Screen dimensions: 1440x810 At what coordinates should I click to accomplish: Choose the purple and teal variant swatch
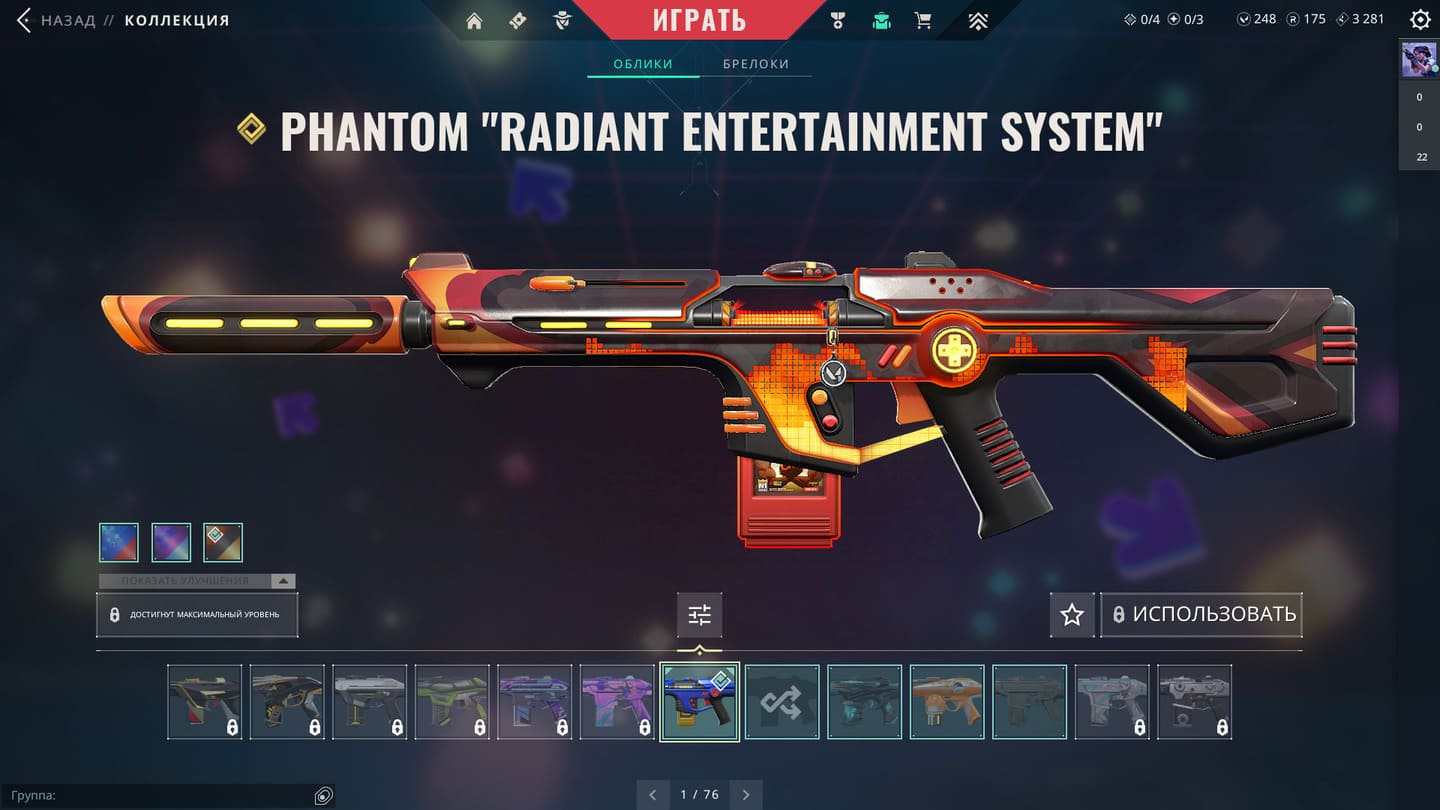(x=171, y=542)
